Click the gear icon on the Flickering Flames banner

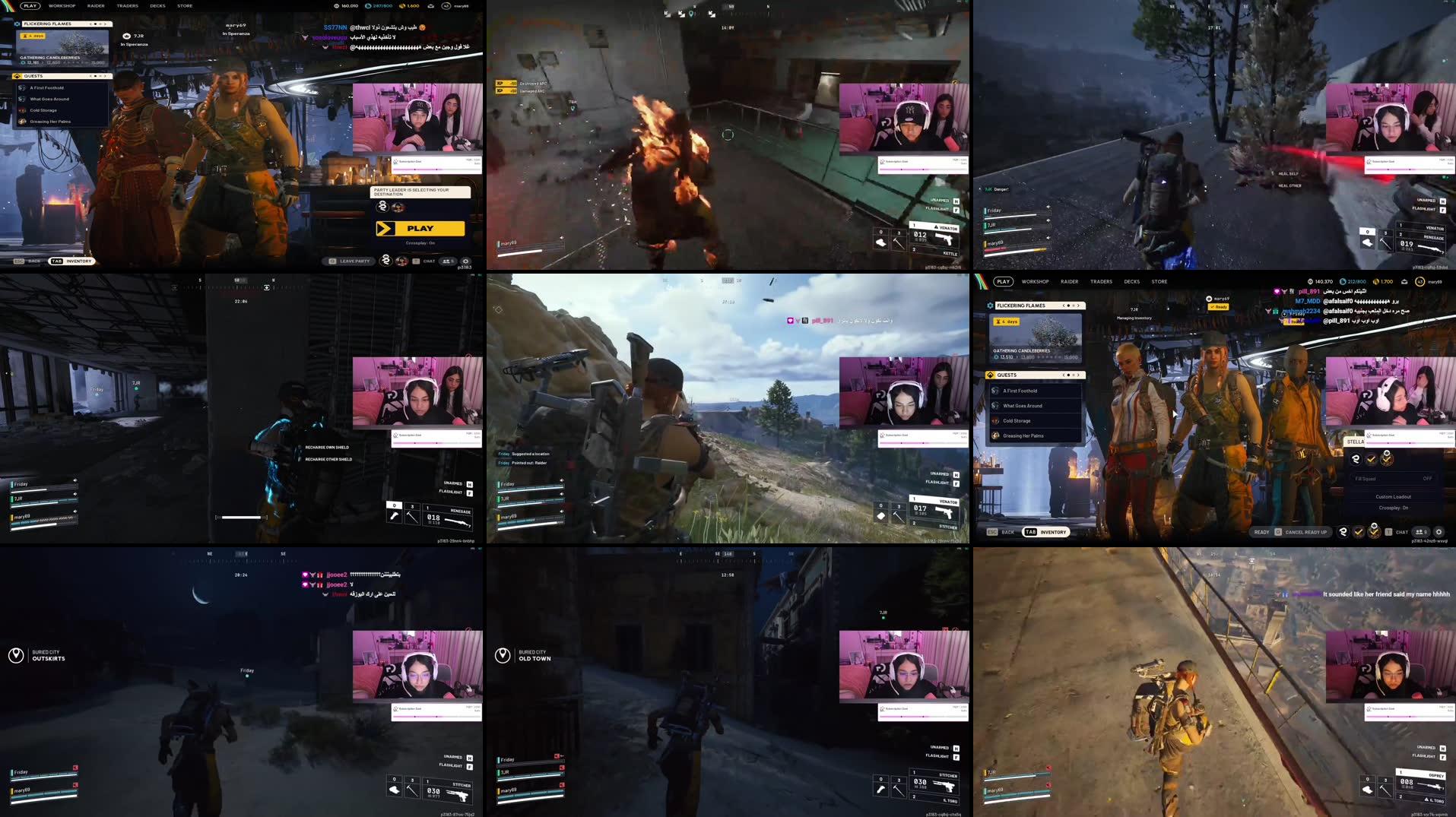pos(990,306)
